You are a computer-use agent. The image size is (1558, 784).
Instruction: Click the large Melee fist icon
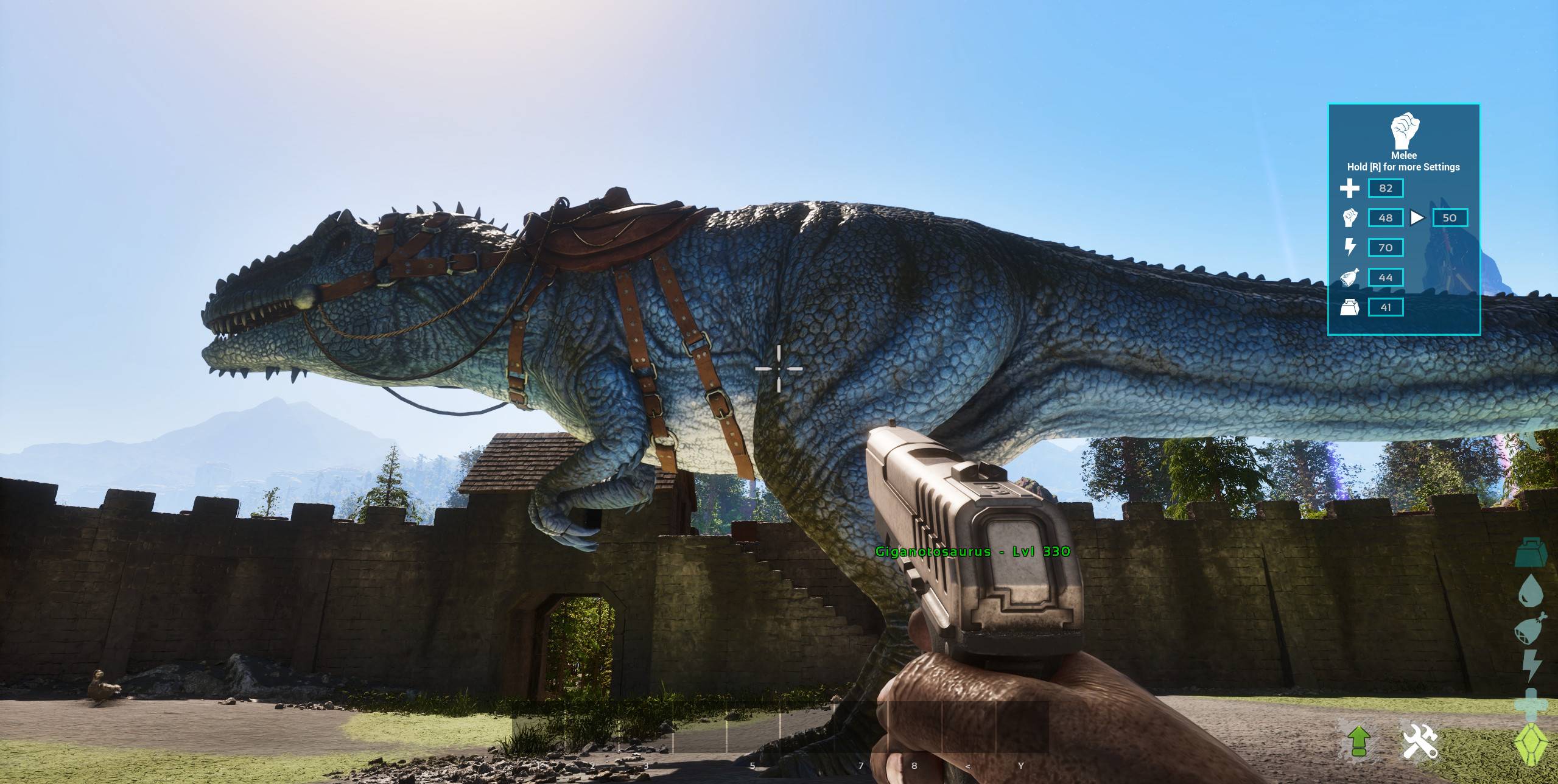(x=1404, y=130)
